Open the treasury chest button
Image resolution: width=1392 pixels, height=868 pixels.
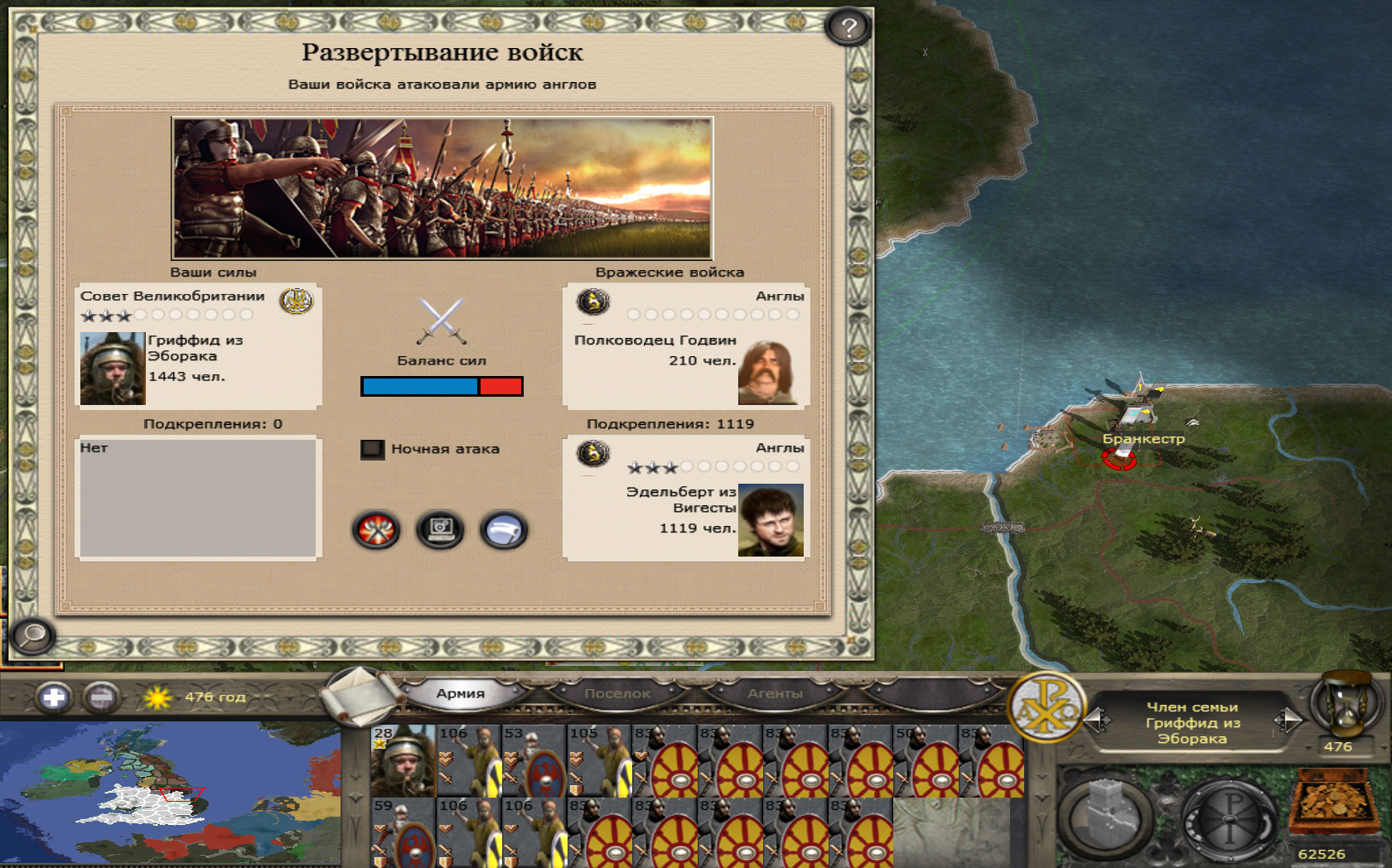point(1332,803)
